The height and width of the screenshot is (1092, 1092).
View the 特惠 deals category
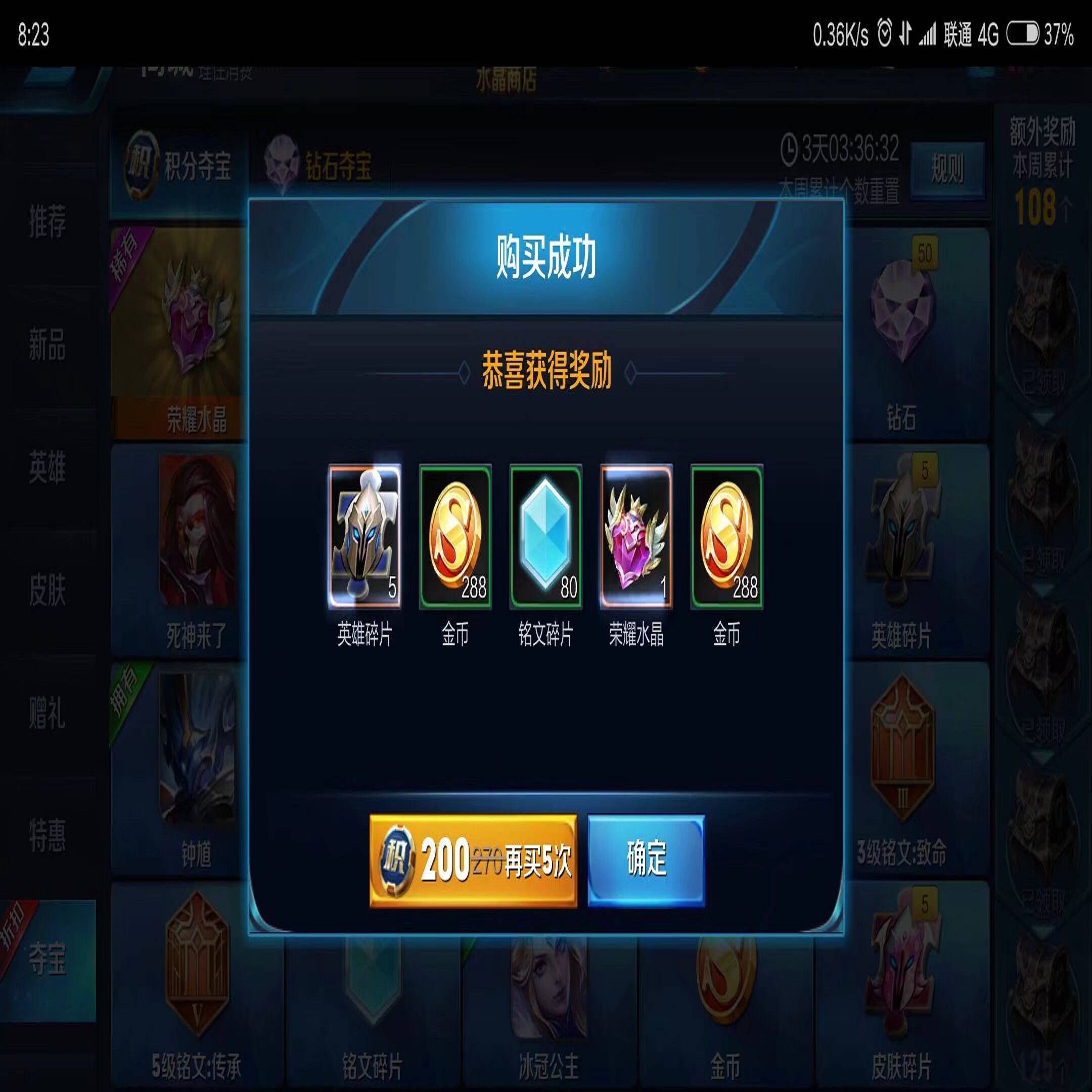[x=48, y=836]
